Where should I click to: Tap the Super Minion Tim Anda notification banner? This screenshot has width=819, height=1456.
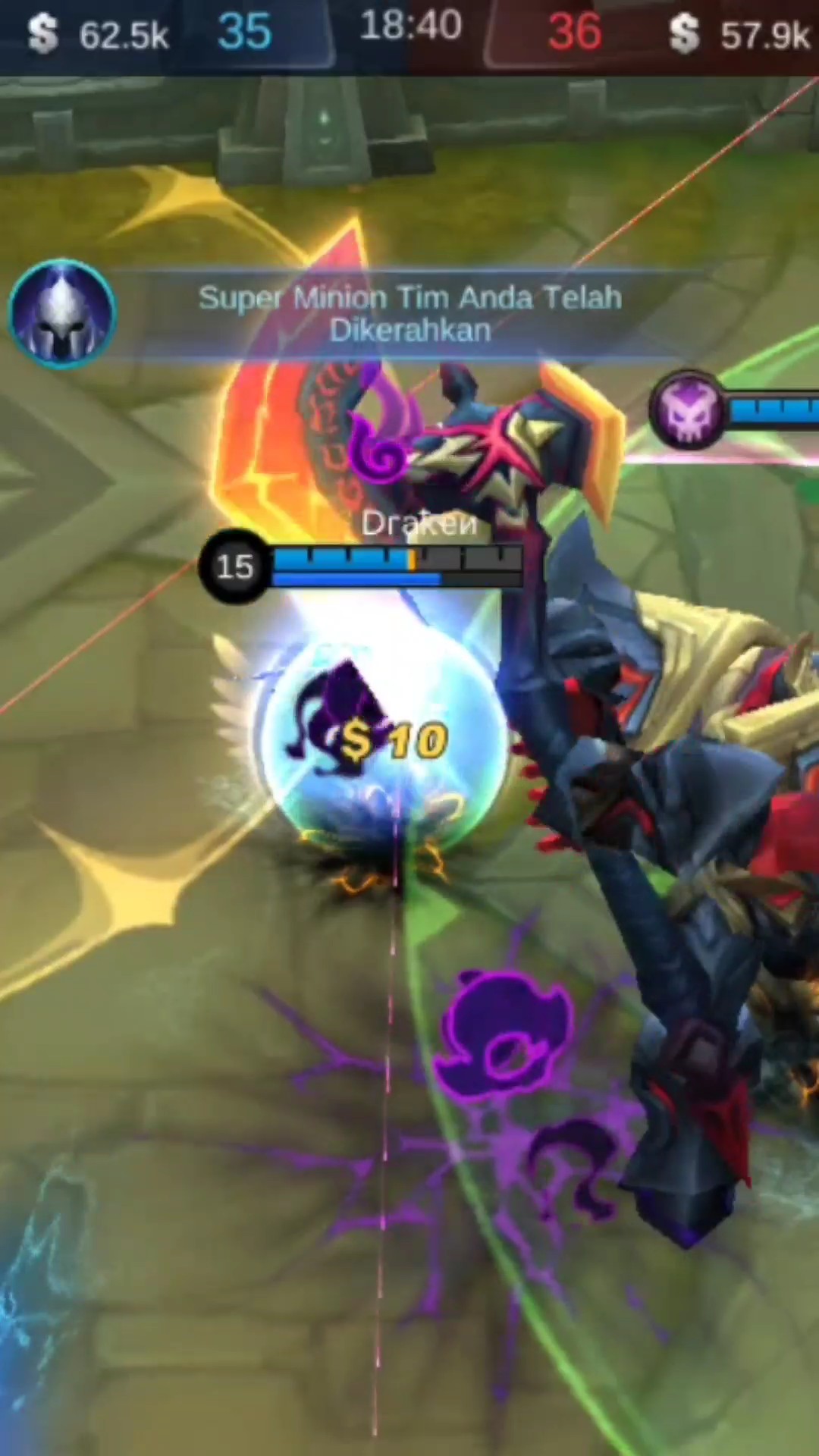[x=409, y=313]
